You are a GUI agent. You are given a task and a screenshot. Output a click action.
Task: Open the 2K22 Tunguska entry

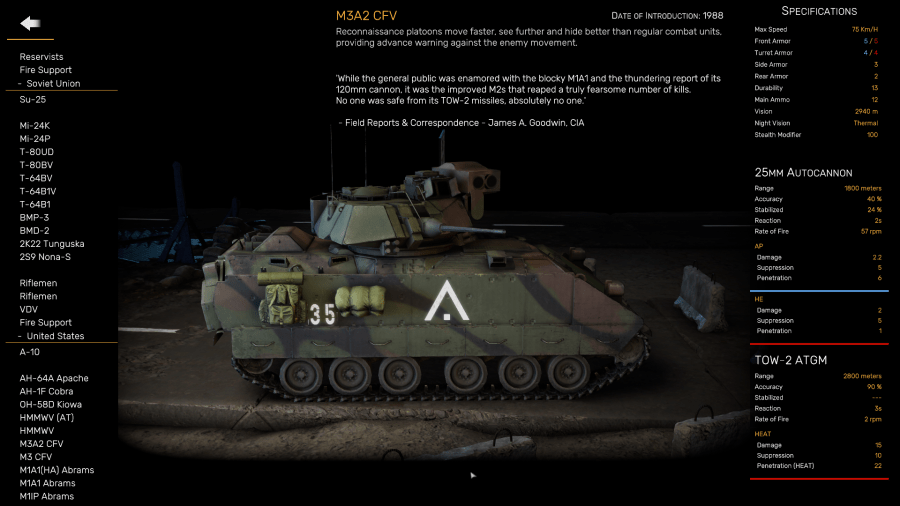coord(52,244)
